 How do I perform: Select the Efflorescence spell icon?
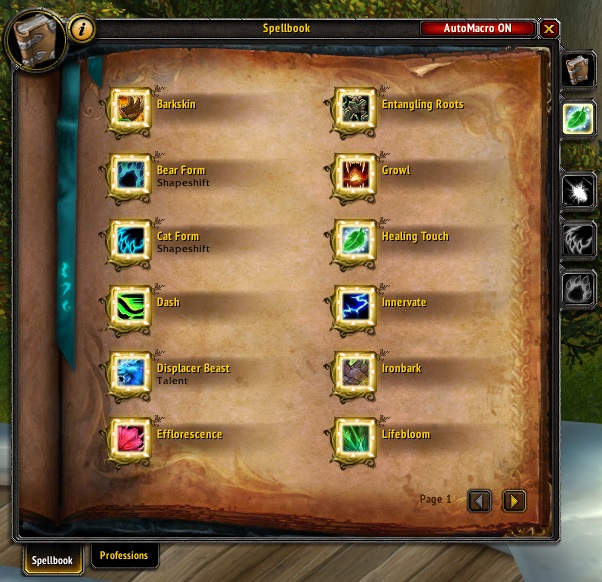point(130,441)
